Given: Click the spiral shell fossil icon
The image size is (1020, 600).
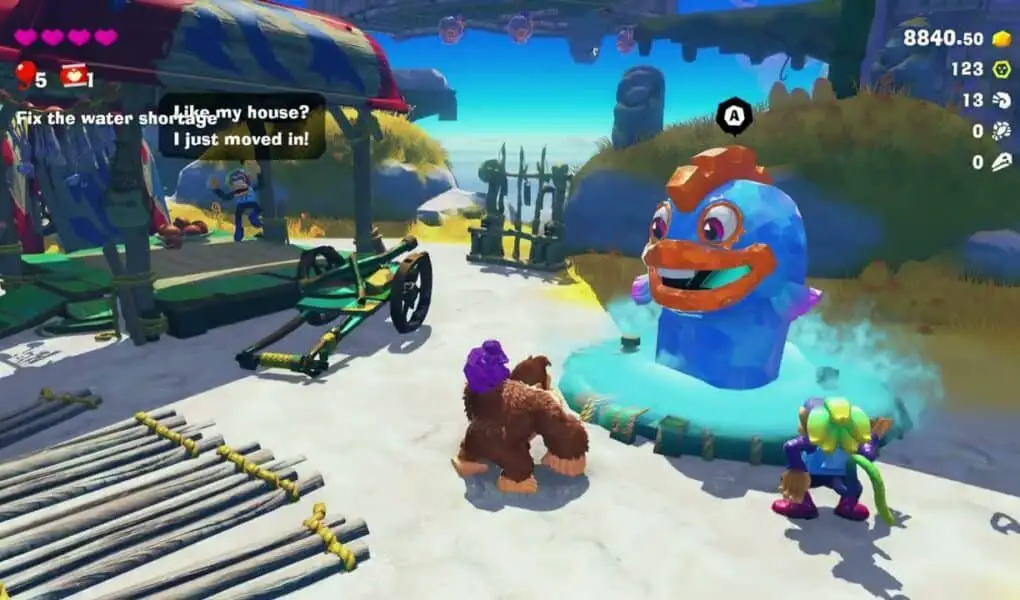Looking at the screenshot, I should click(1001, 100).
